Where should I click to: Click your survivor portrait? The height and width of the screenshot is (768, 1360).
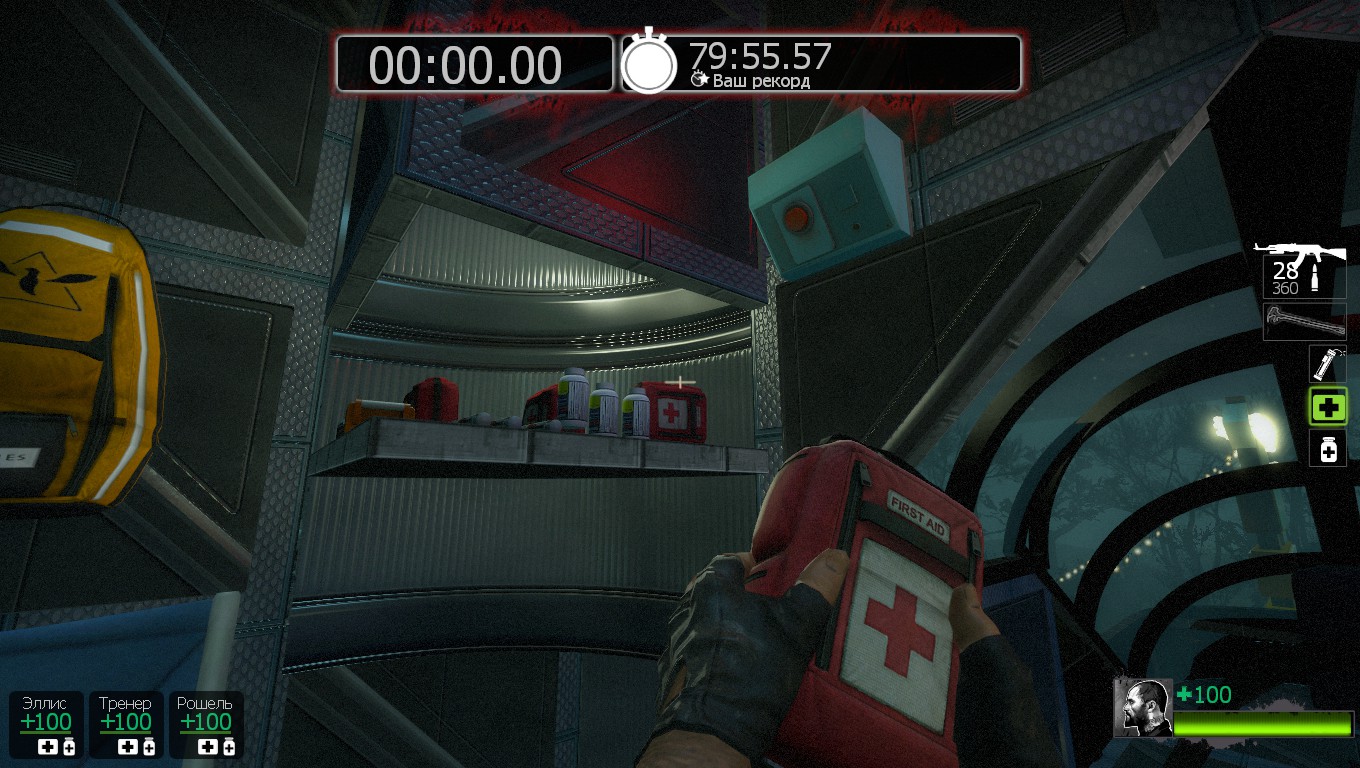pyautogui.click(x=1143, y=707)
